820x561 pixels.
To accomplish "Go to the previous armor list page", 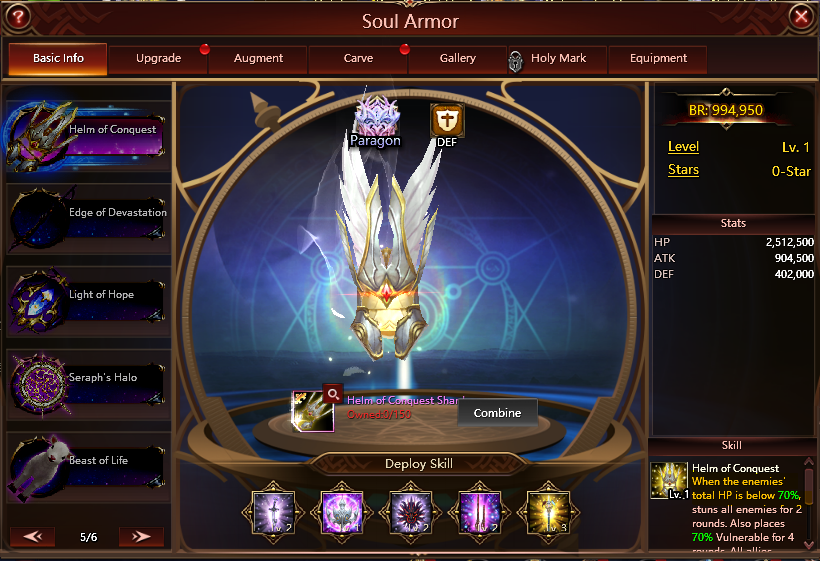I will click(32, 537).
